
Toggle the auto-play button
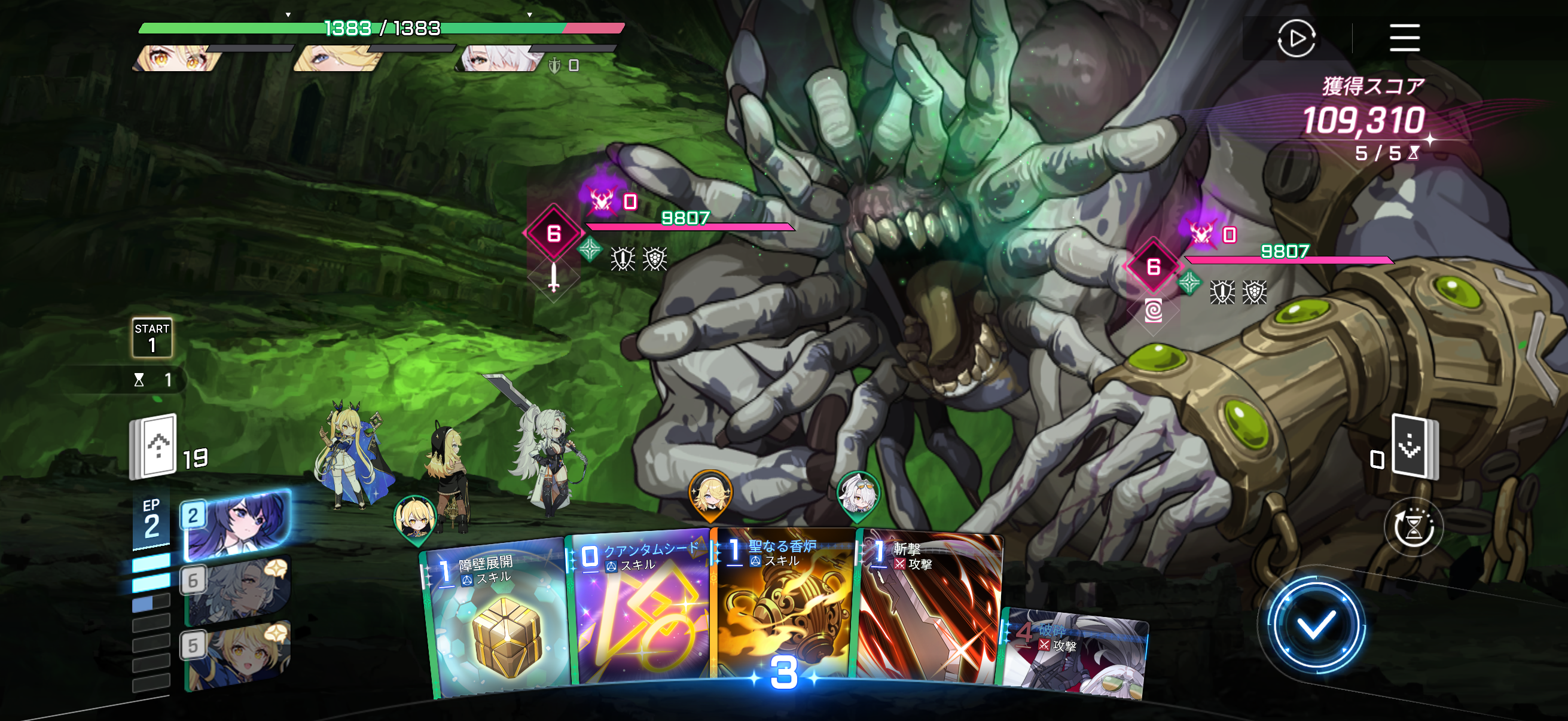pyautogui.click(x=1296, y=38)
